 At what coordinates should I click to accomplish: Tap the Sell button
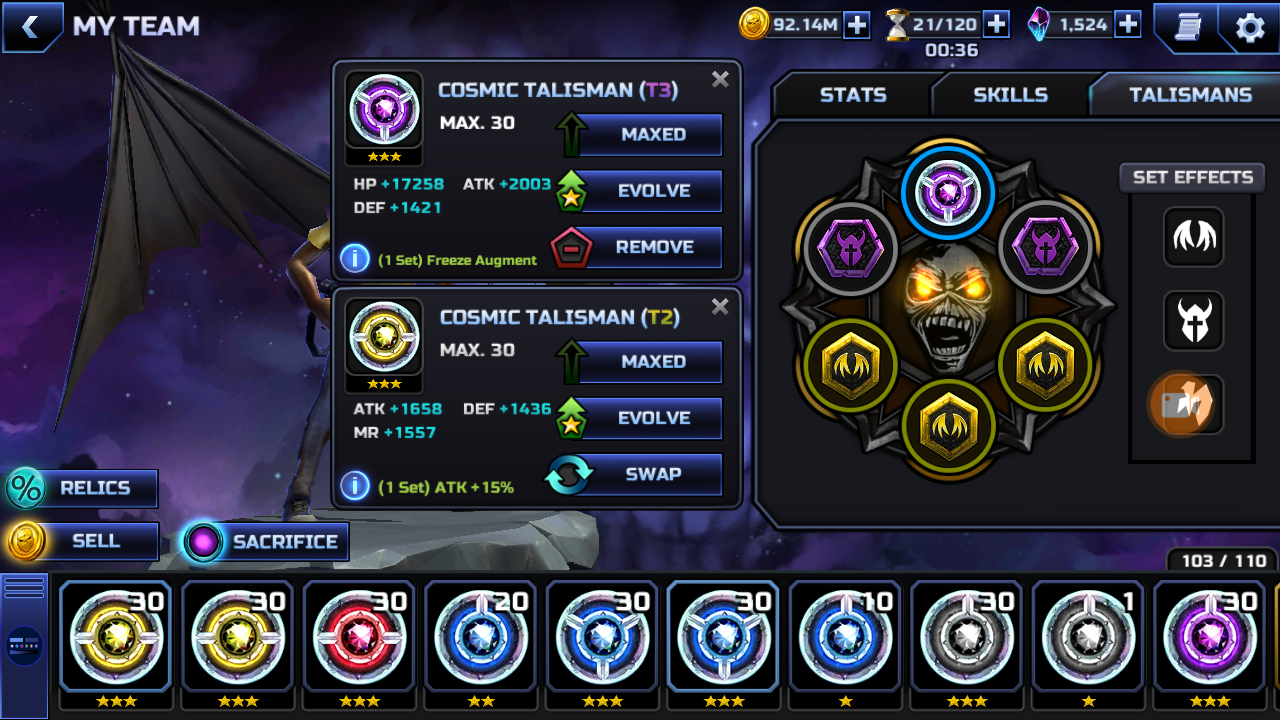tap(83, 542)
